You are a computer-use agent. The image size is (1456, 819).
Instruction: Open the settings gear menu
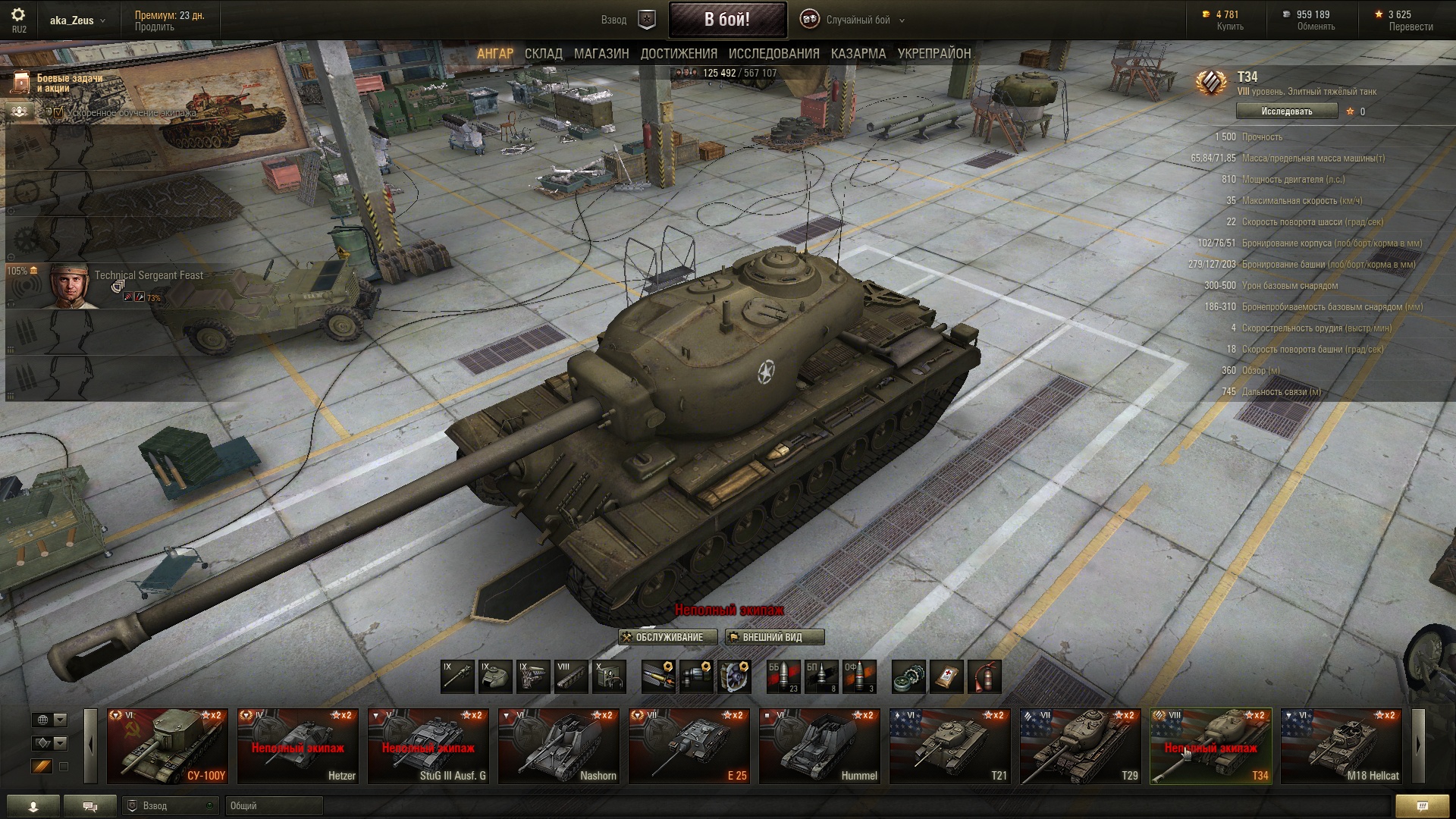coord(18,15)
